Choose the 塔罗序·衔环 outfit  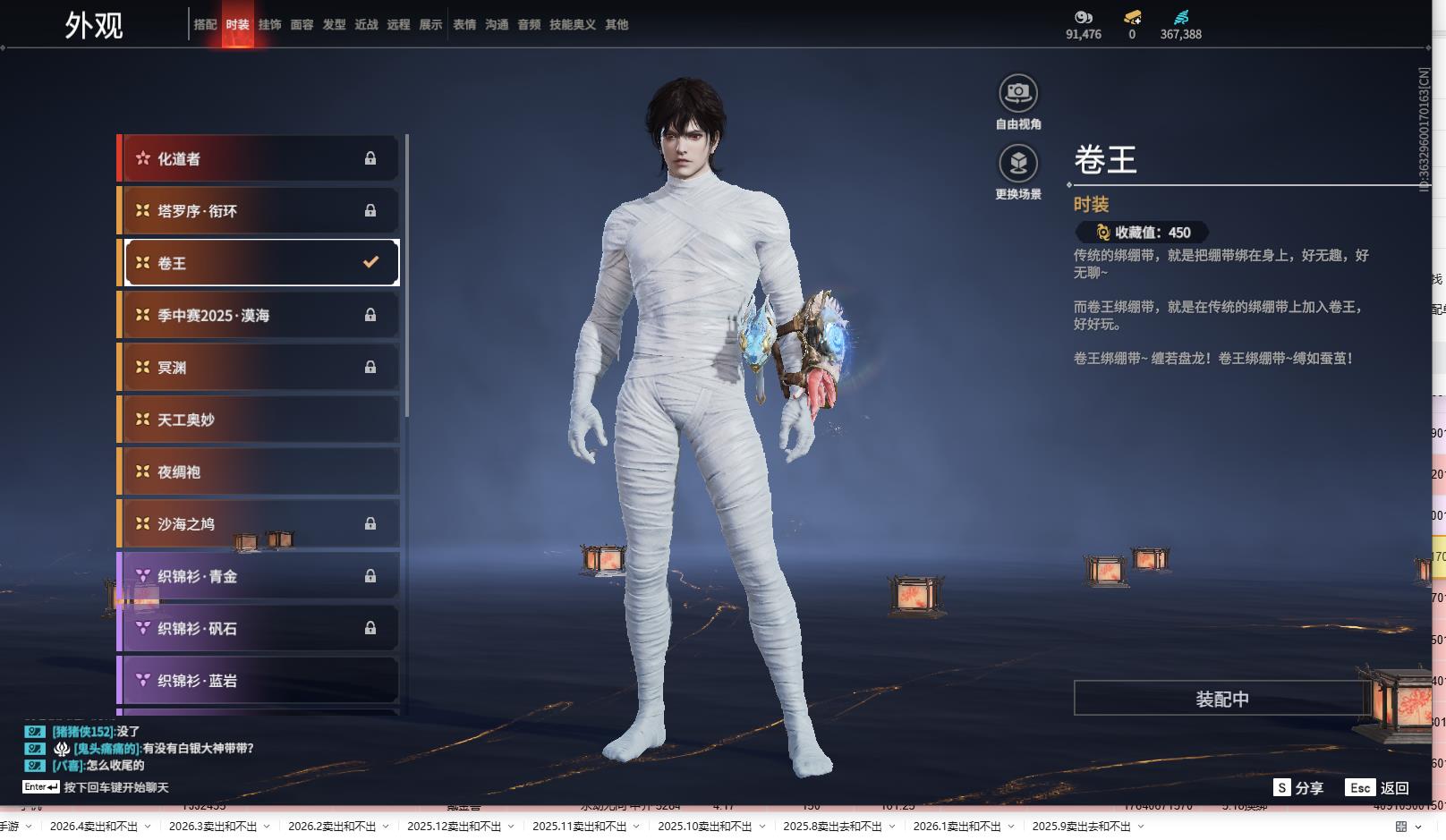pos(259,211)
